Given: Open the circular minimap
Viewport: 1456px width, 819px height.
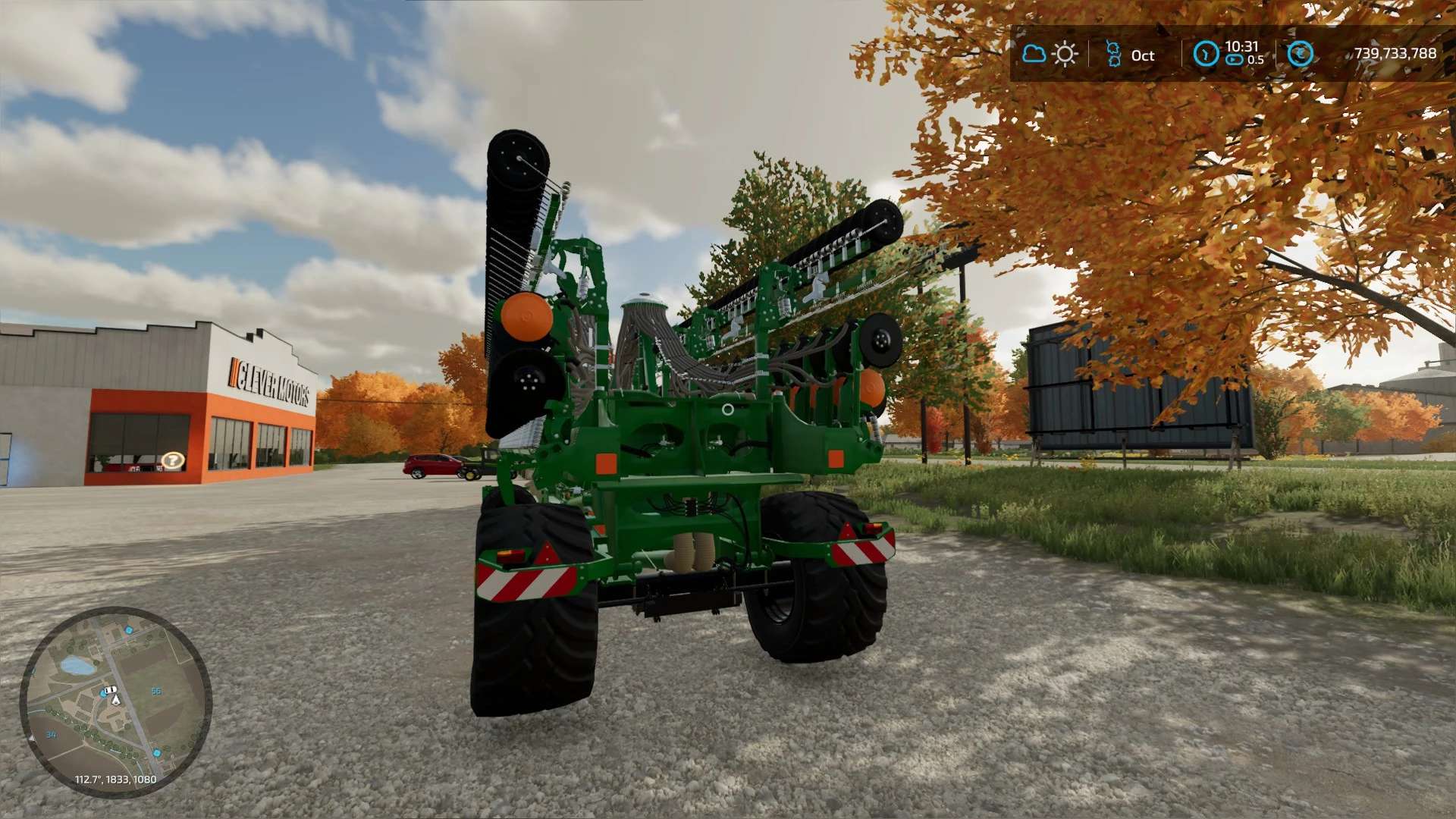Looking at the screenshot, I should [115, 701].
